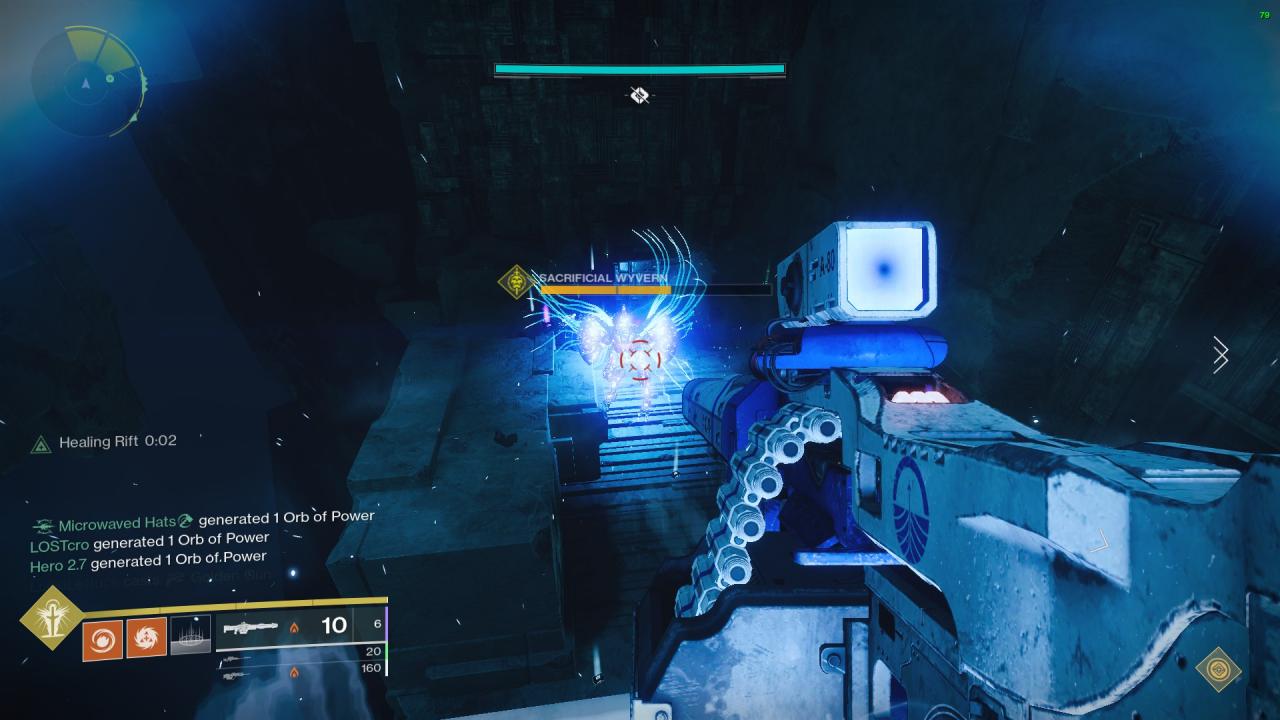Click the radar minimap
Viewport: 1280px width, 720px height.
pos(88,81)
